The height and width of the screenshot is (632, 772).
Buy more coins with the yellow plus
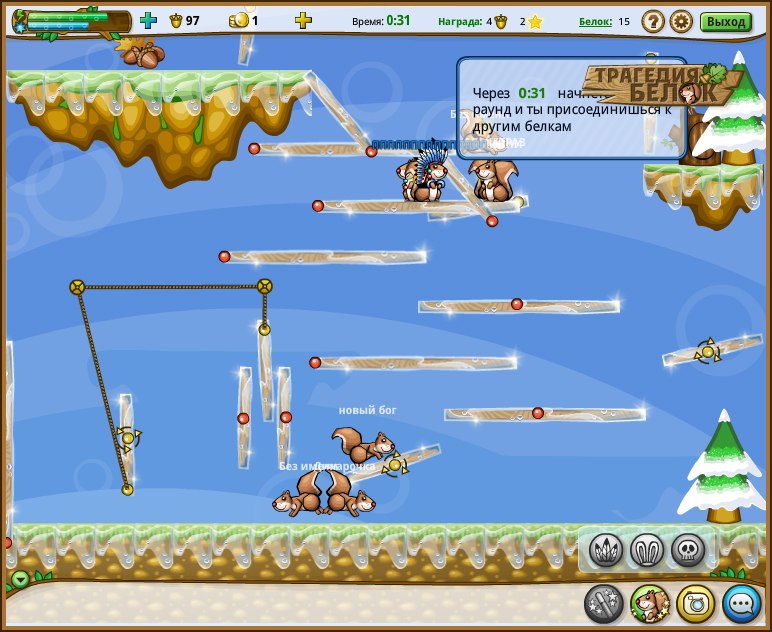[303, 20]
